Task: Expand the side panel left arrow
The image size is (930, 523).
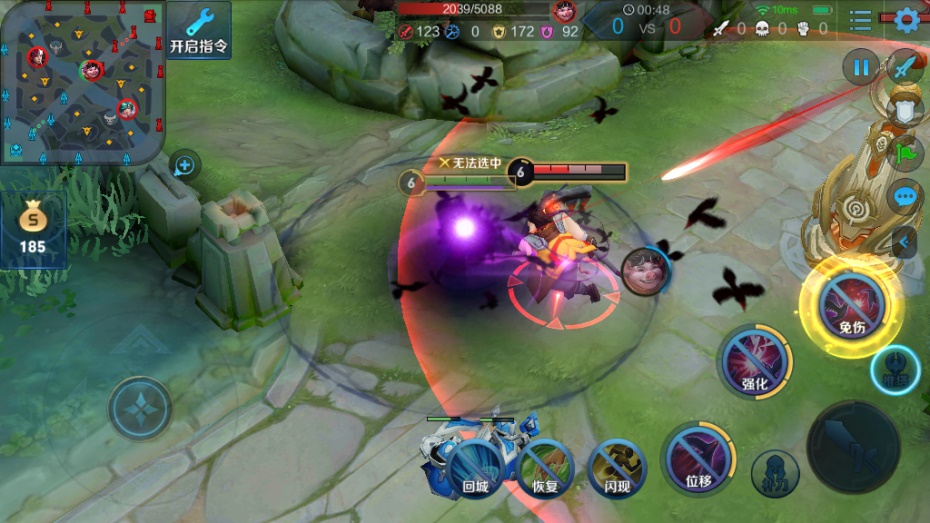Action: (x=905, y=241)
